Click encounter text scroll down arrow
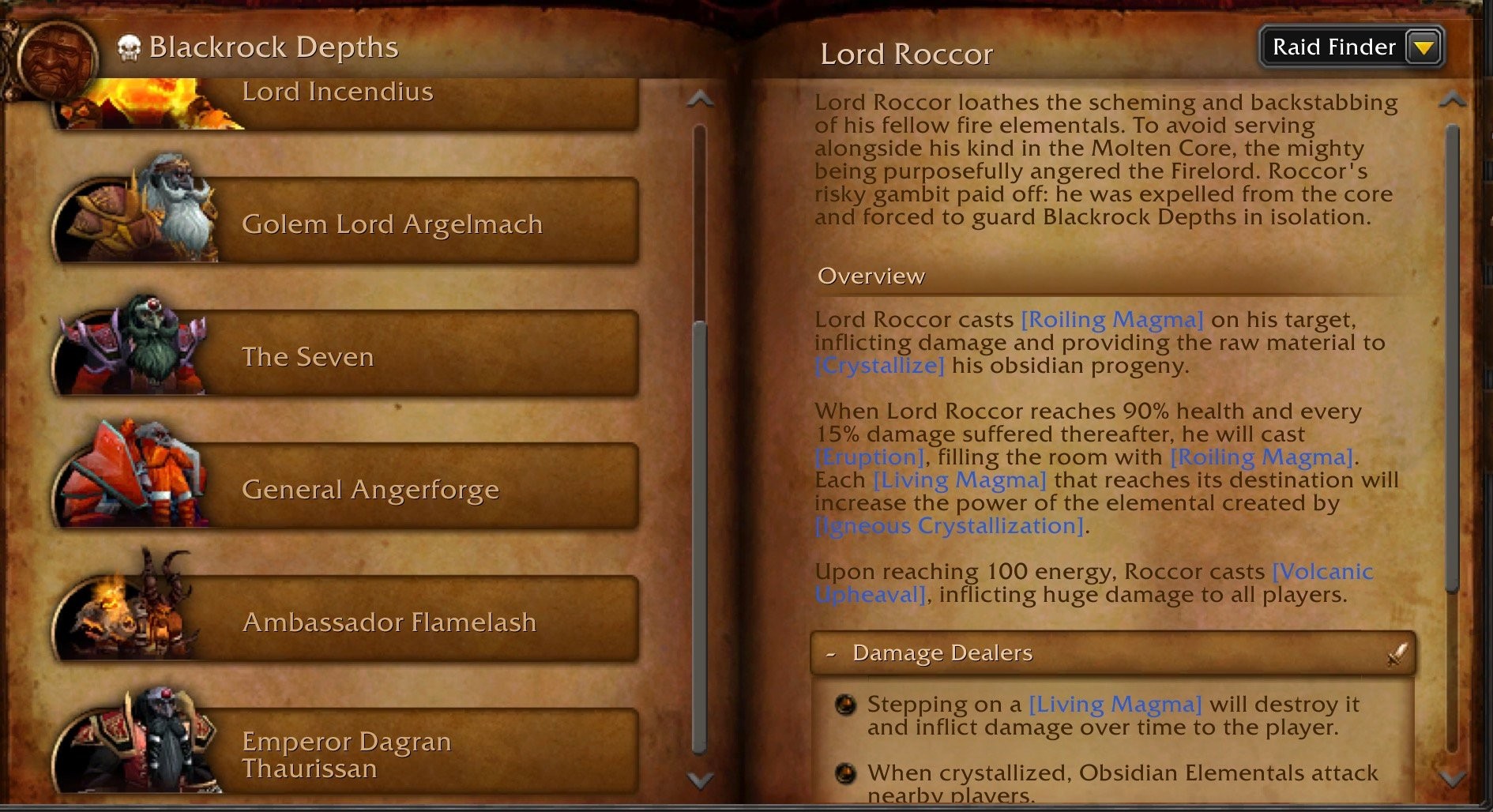Image resolution: width=1493 pixels, height=812 pixels. (x=1453, y=779)
